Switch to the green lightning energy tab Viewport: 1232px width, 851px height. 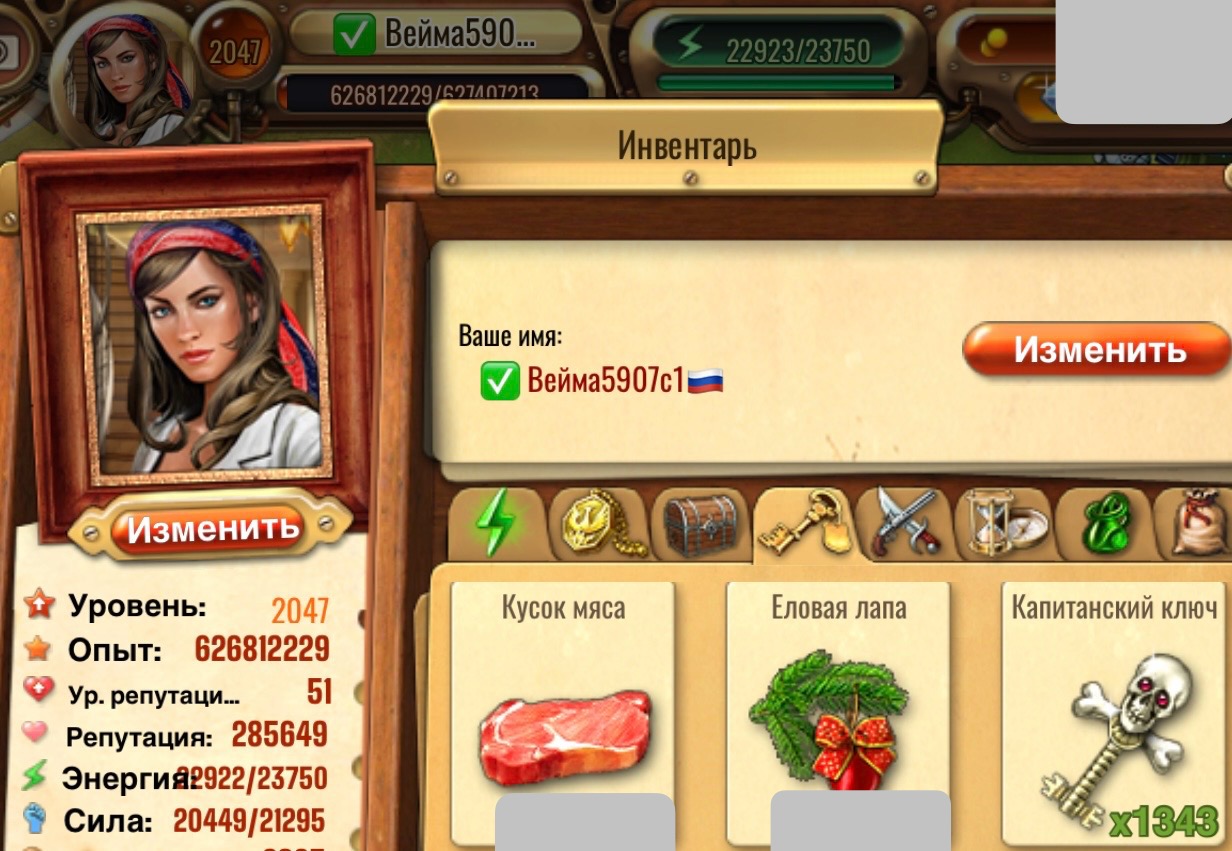point(496,524)
